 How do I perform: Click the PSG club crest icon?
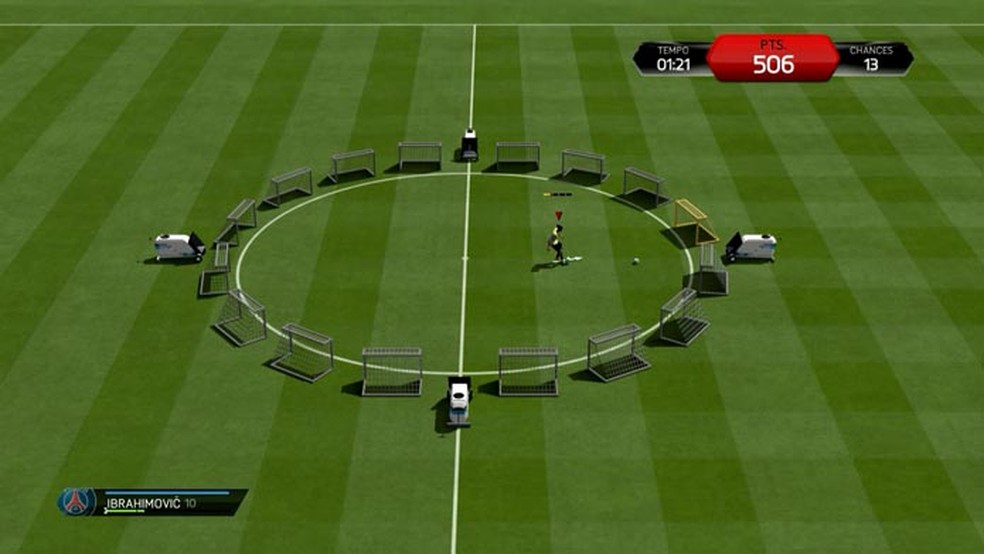76,501
